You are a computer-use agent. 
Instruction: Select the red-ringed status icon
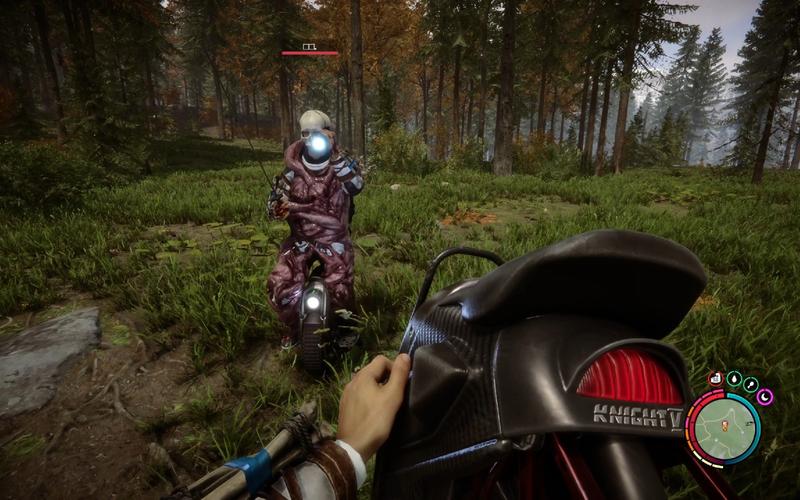point(715,379)
